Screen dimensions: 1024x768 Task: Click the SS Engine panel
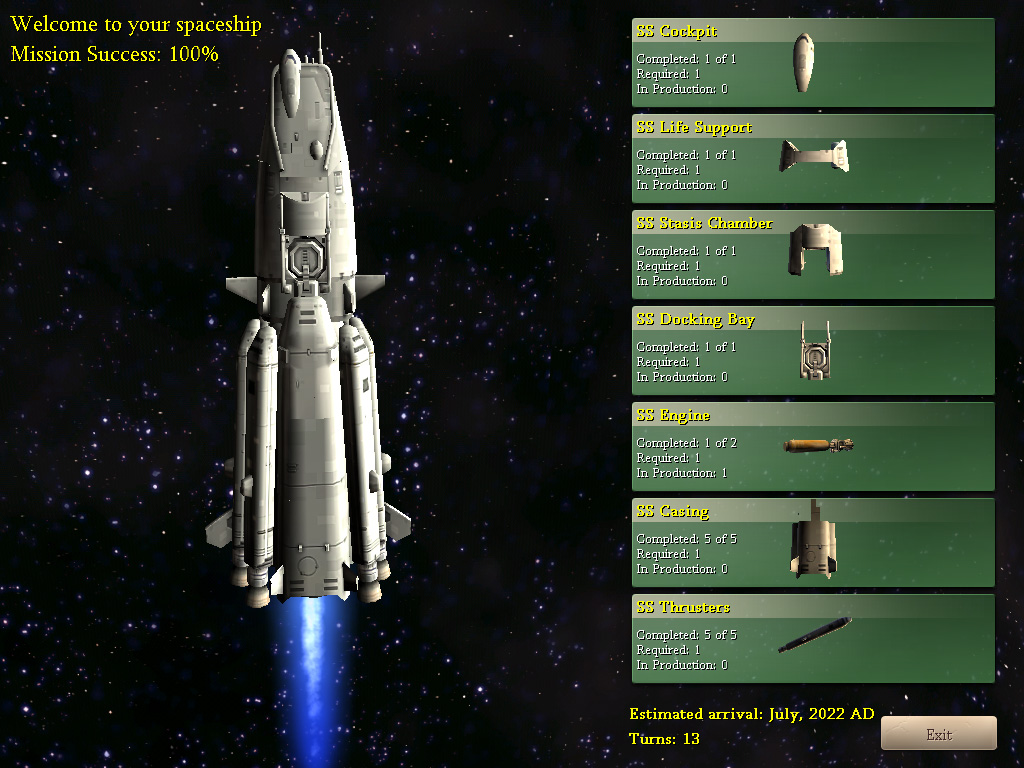[813, 446]
